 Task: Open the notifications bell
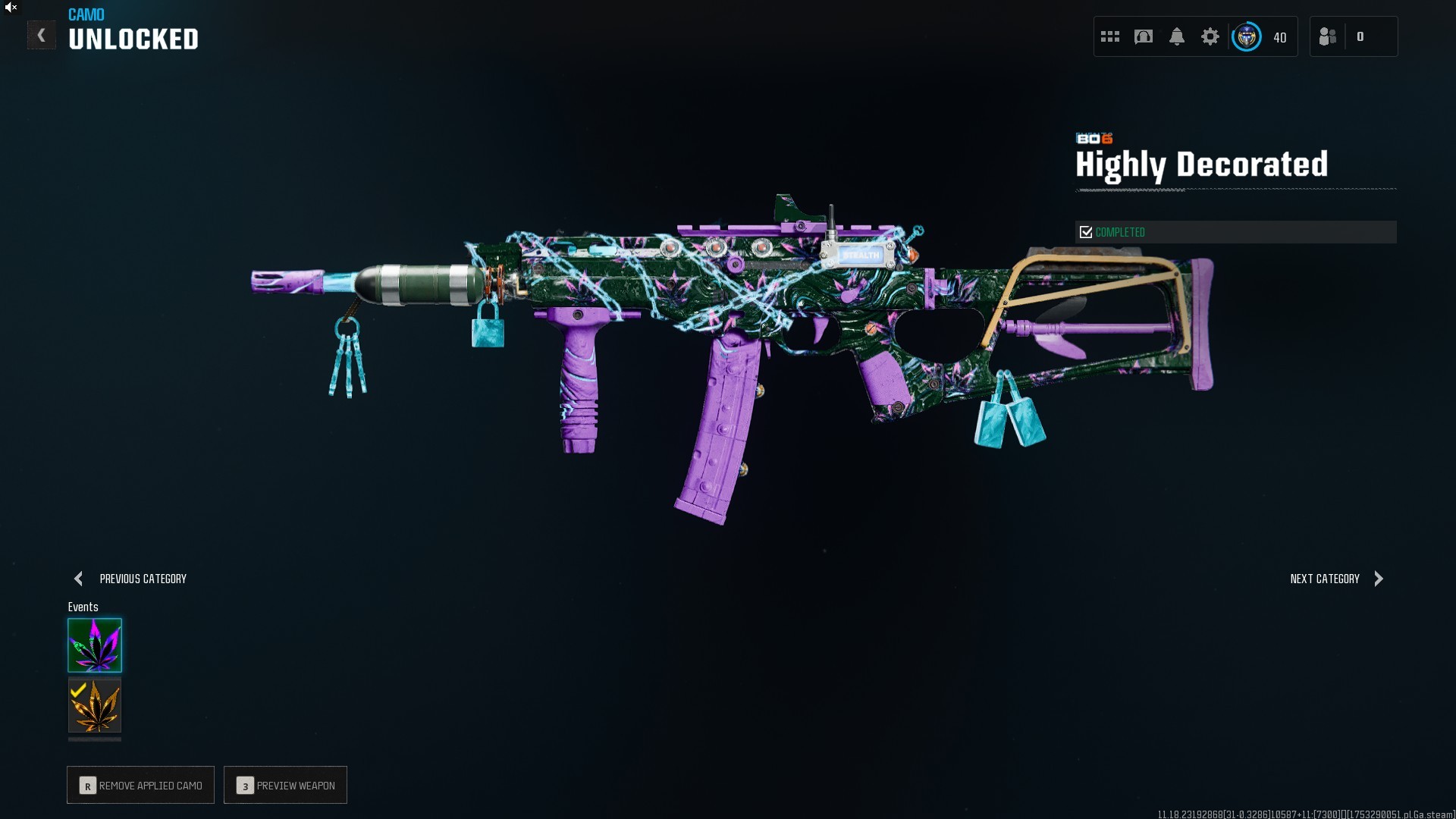click(x=1177, y=36)
